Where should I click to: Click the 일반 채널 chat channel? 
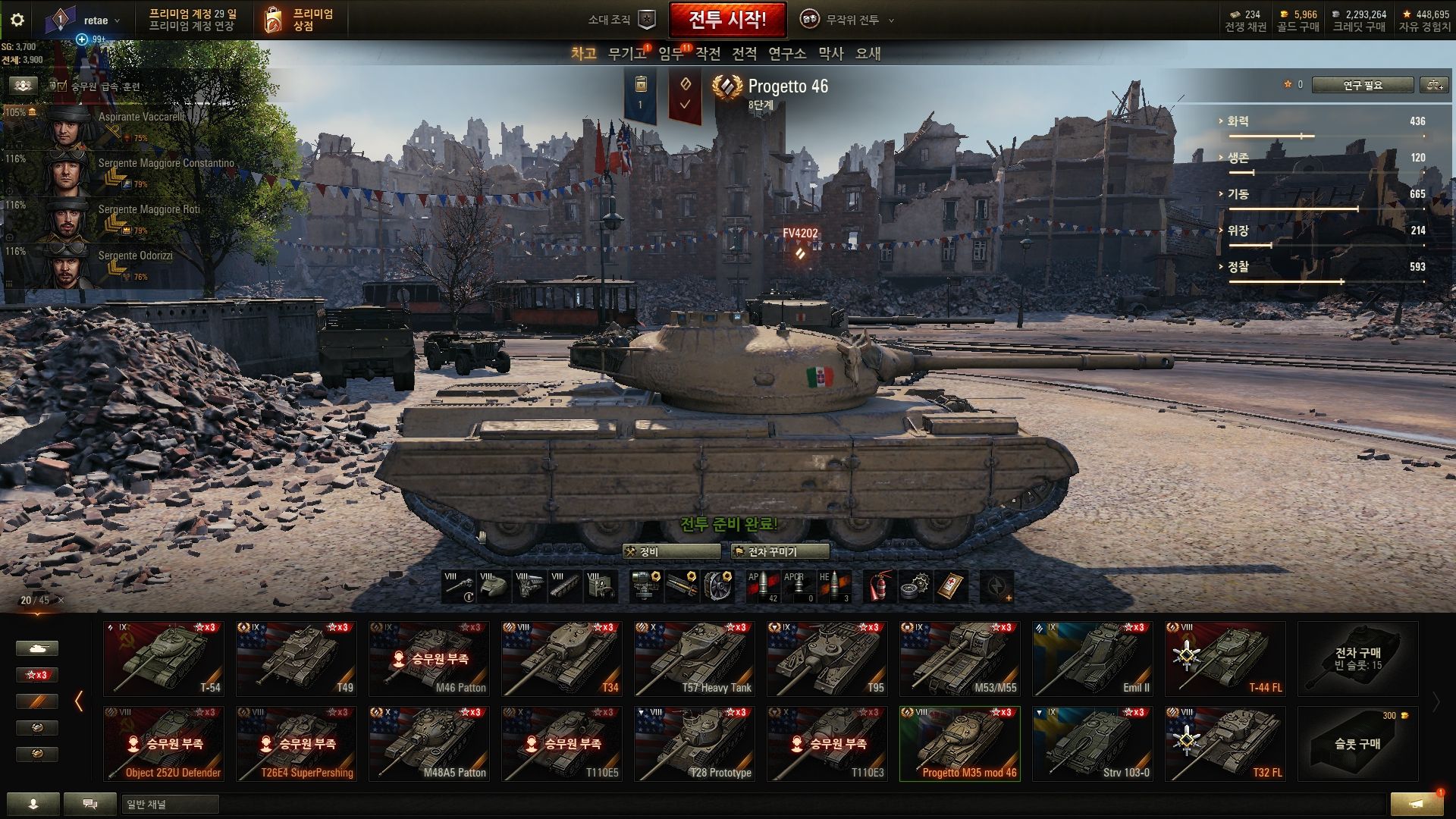coord(170,805)
